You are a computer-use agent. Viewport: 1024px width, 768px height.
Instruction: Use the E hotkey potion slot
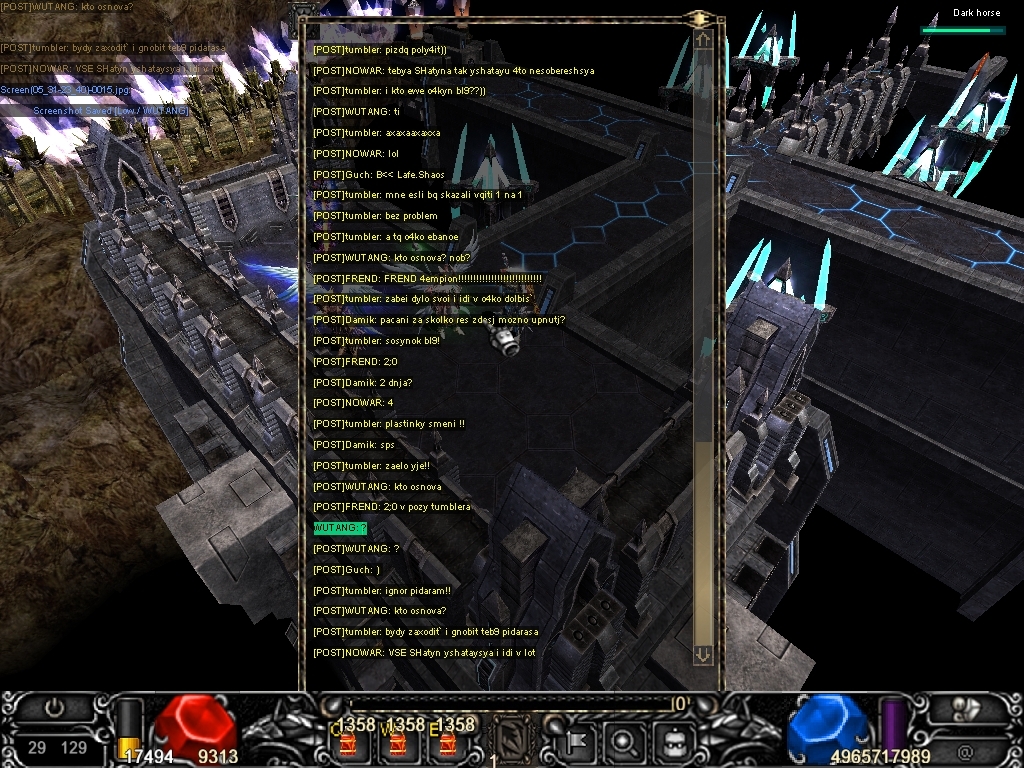click(446, 743)
